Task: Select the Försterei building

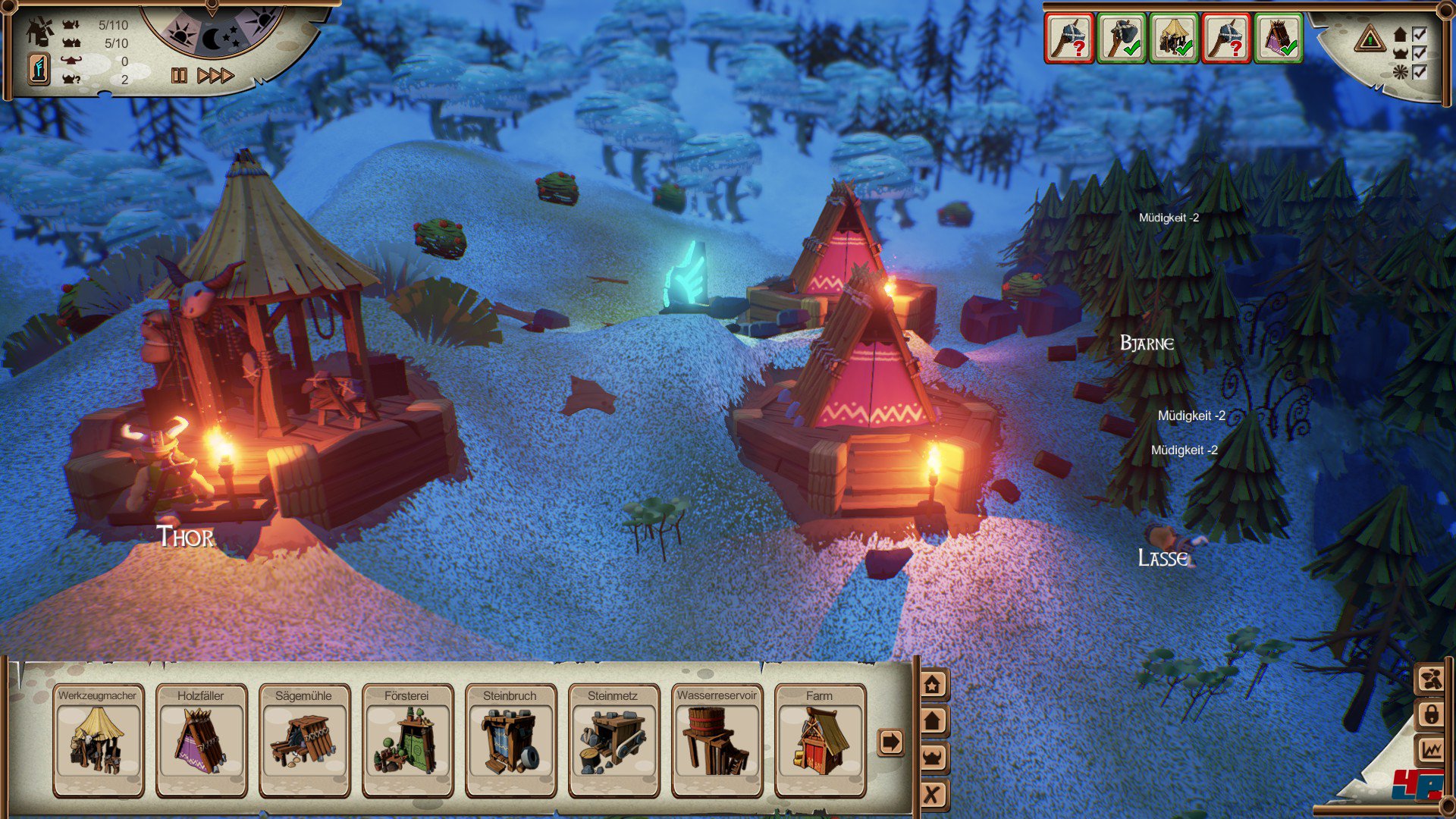Action: pyautogui.click(x=407, y=739)
